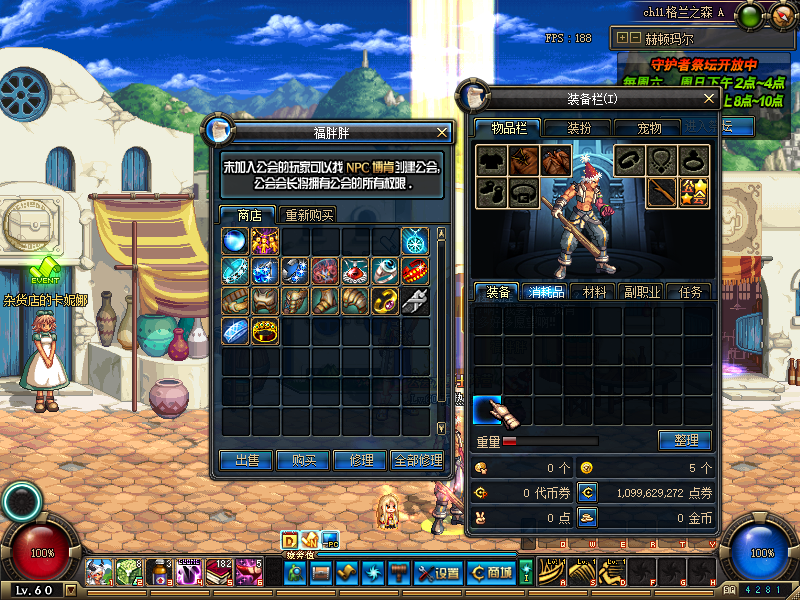Show the 消耗品 consumables tab
The image size is (800, 600).
tap(546, 292)
